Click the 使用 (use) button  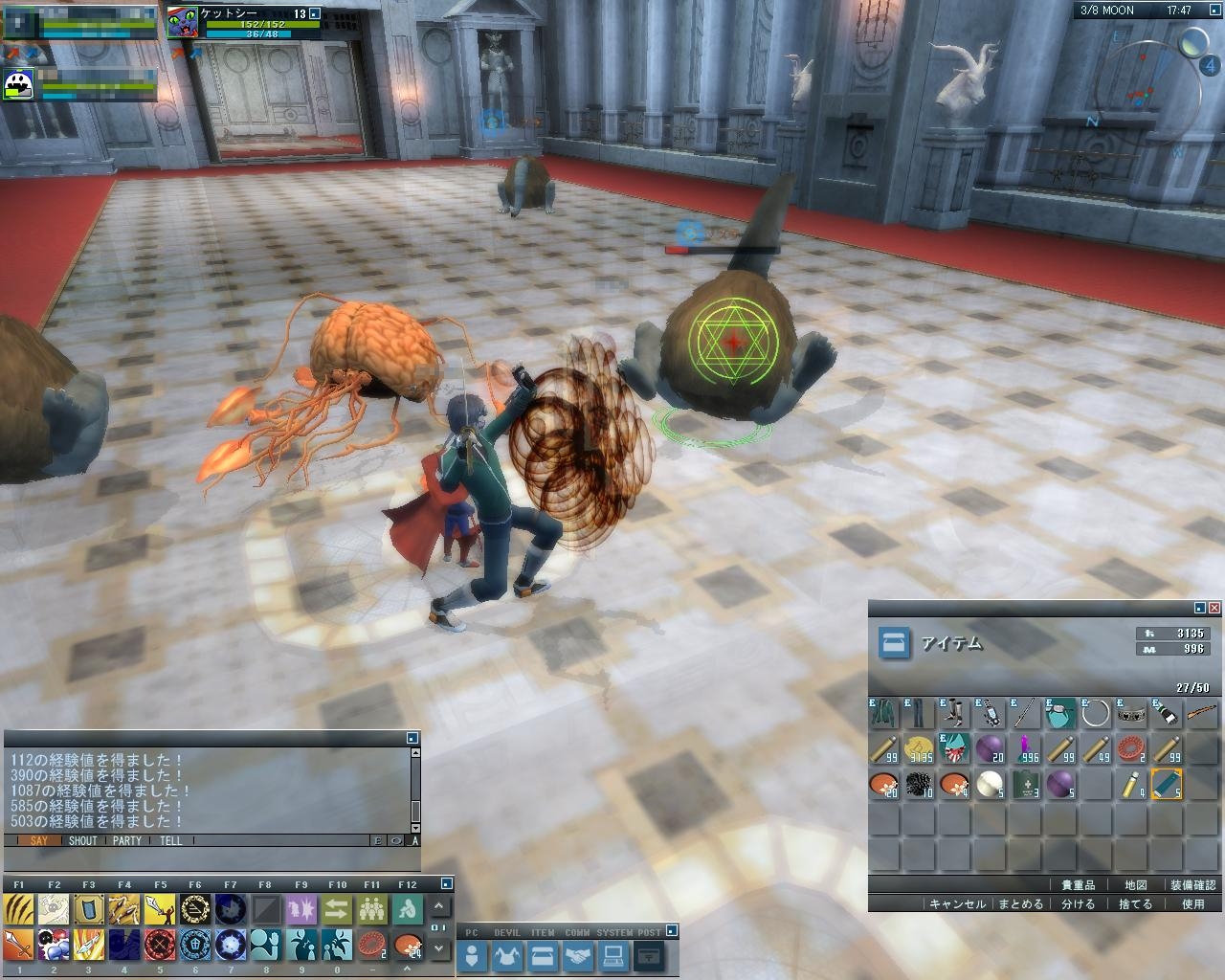tap(1192, 903)
